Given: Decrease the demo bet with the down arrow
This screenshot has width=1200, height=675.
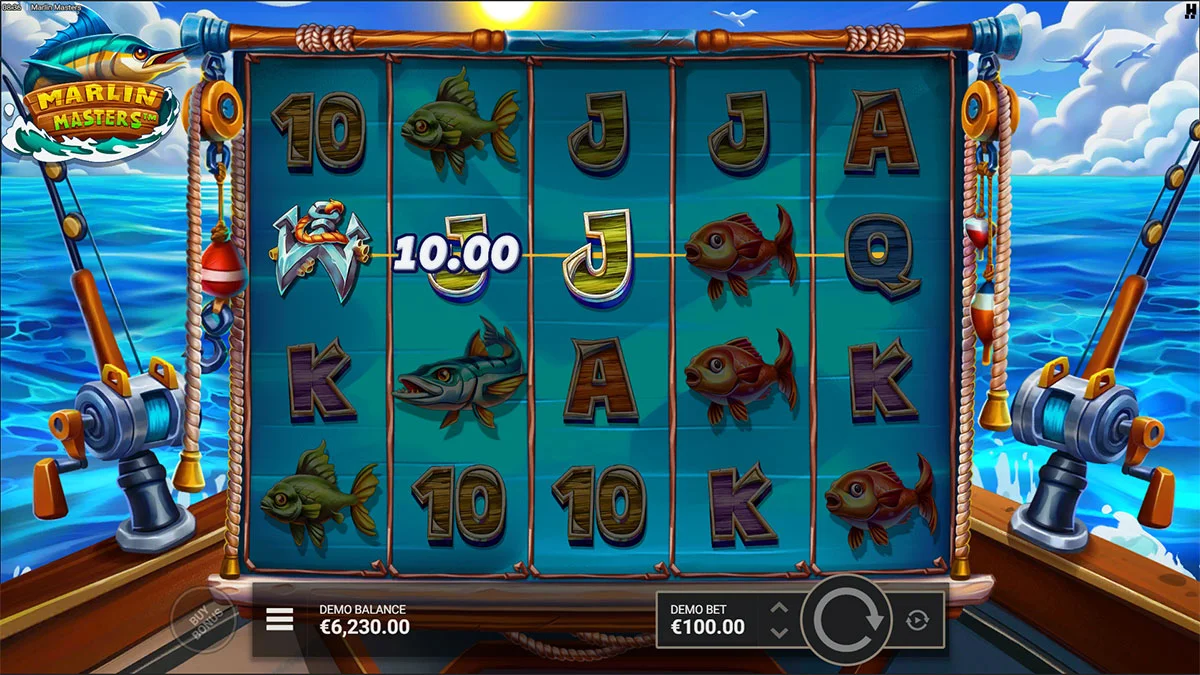Looking at the screenshot, I should (x=781, y=632).
